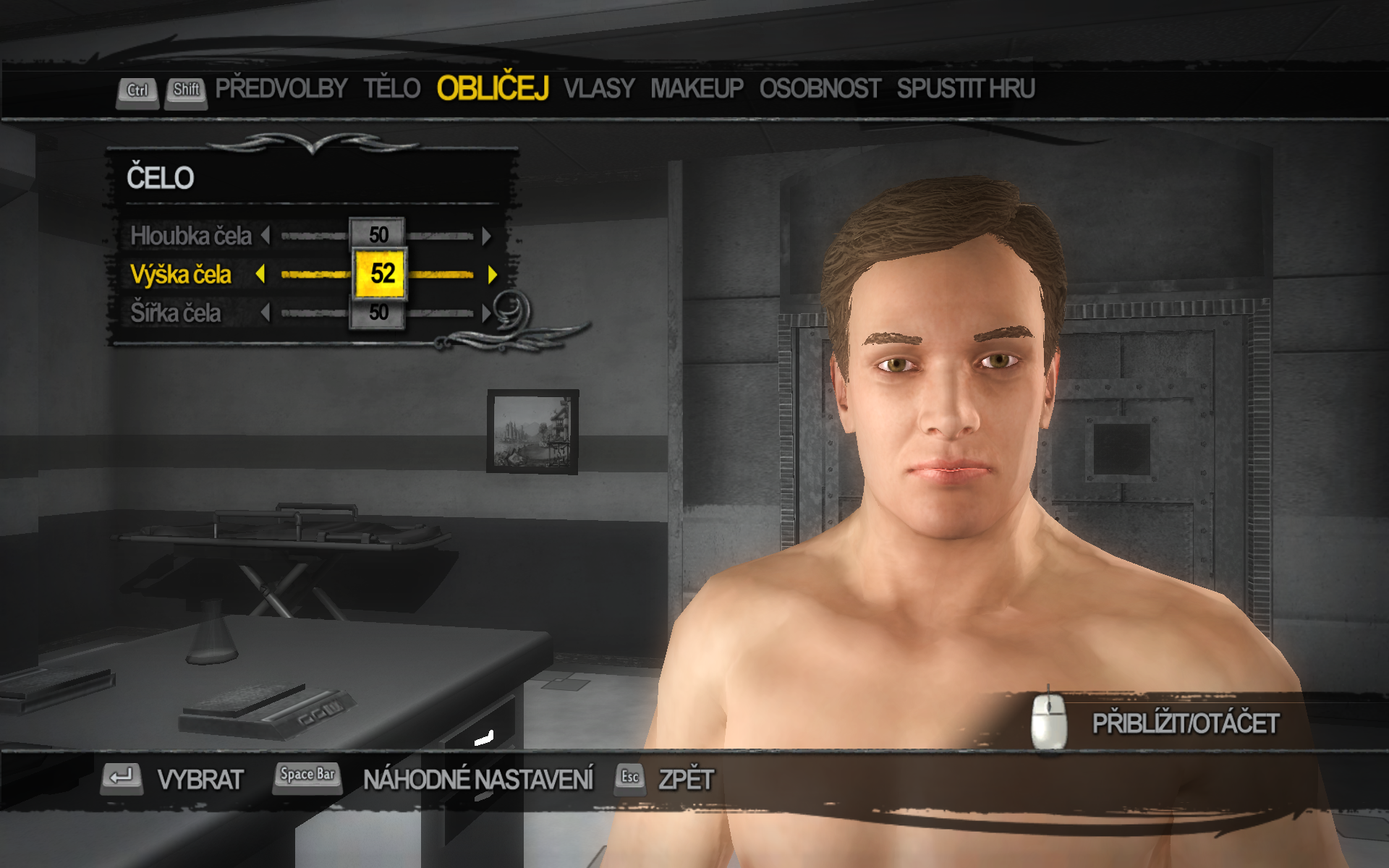Decrease Šířka čela with left arrow

pos(266,313)
